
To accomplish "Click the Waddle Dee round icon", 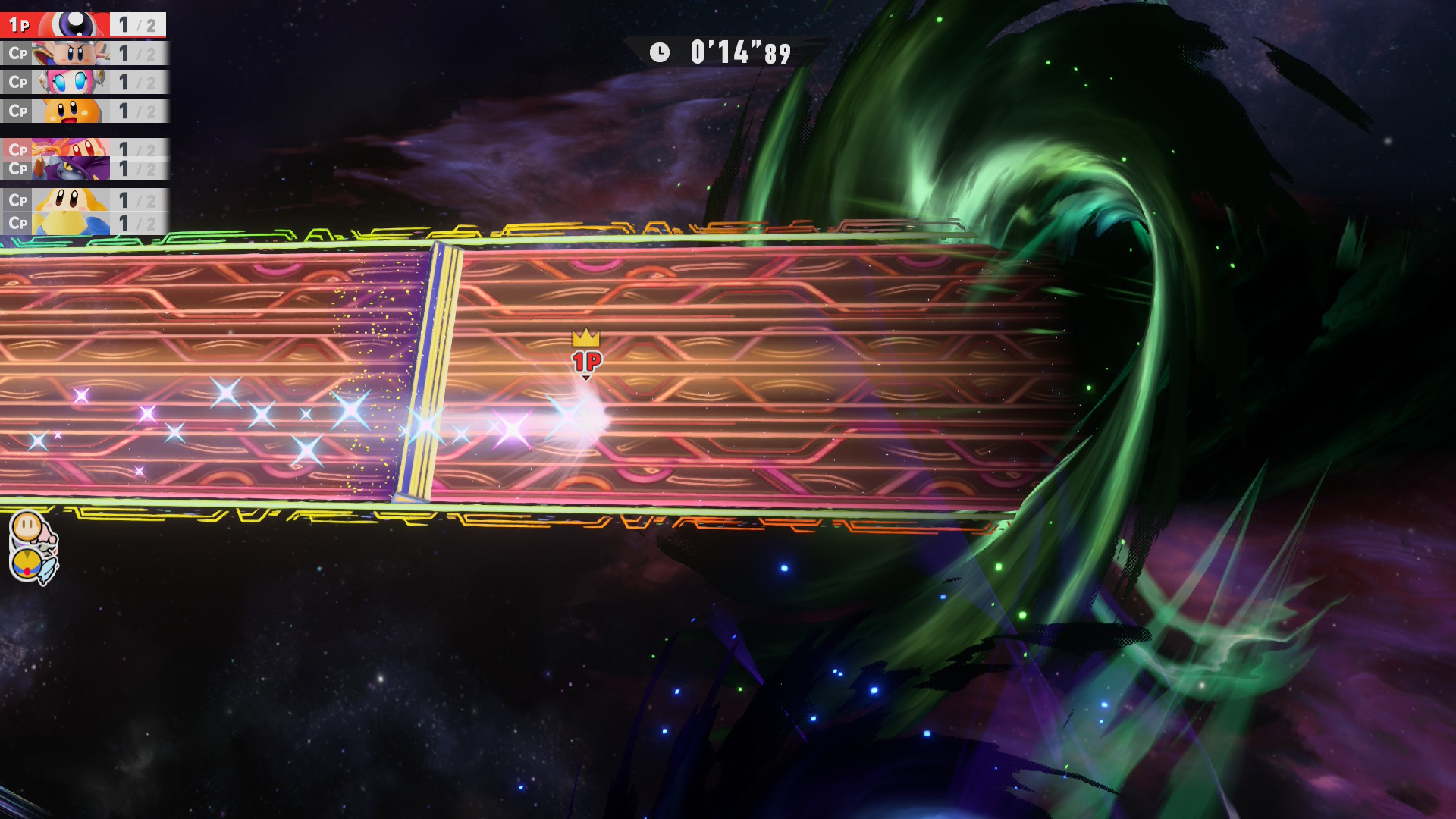I will 28,526.
